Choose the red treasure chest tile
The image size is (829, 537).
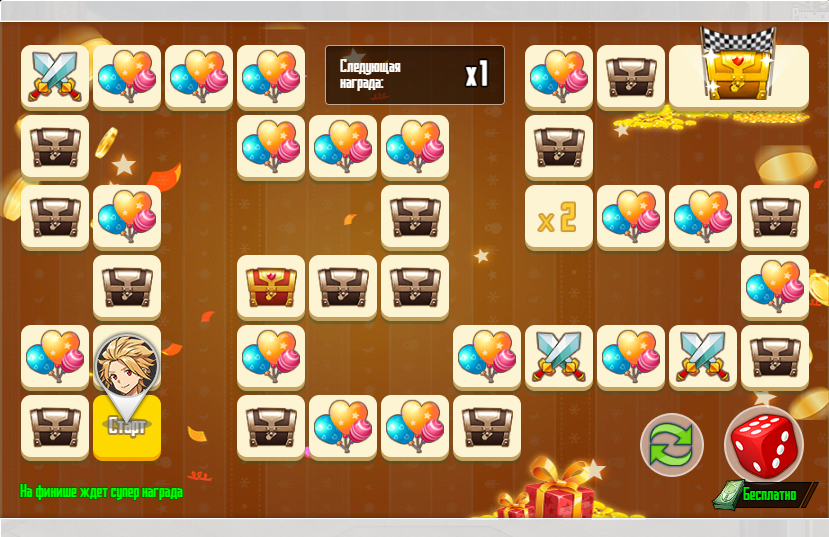pyautogui.click(x=270, y=288)
